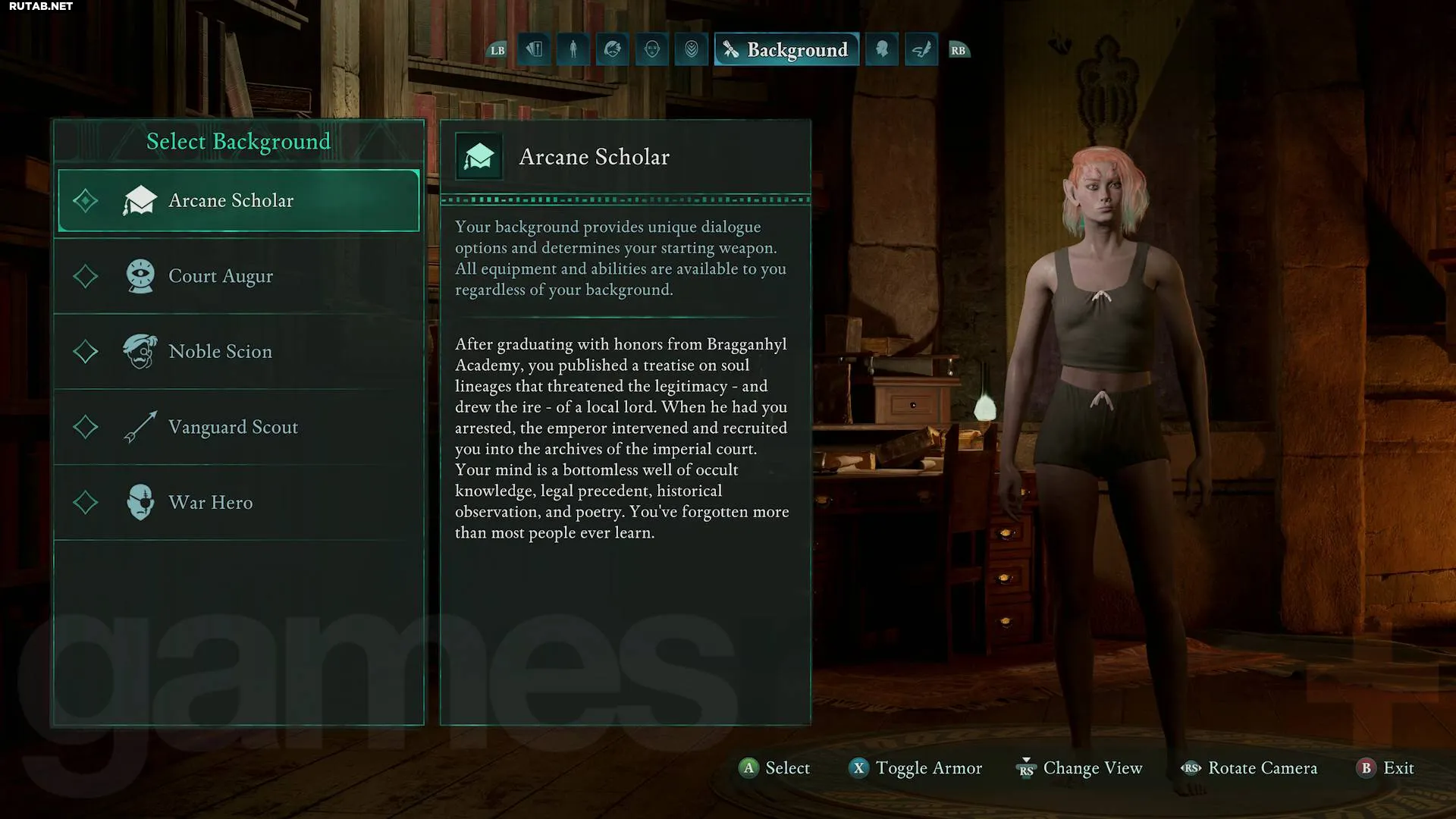Switch to the hair styling tab
Screen dimensions: 1456x819
(x=613, y=50)
